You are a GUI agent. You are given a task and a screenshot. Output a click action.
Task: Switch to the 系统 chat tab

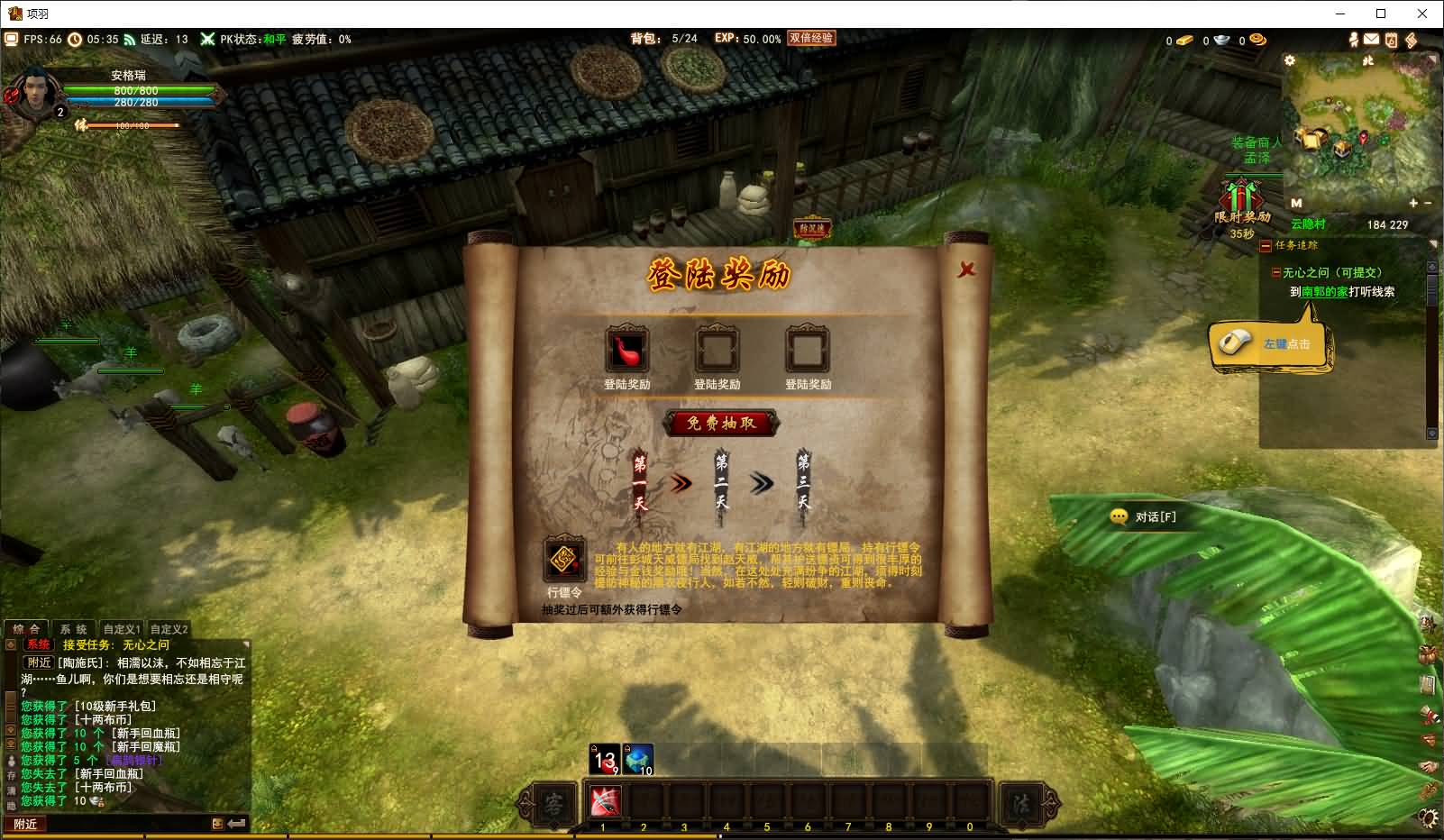(x=73, y=629)
